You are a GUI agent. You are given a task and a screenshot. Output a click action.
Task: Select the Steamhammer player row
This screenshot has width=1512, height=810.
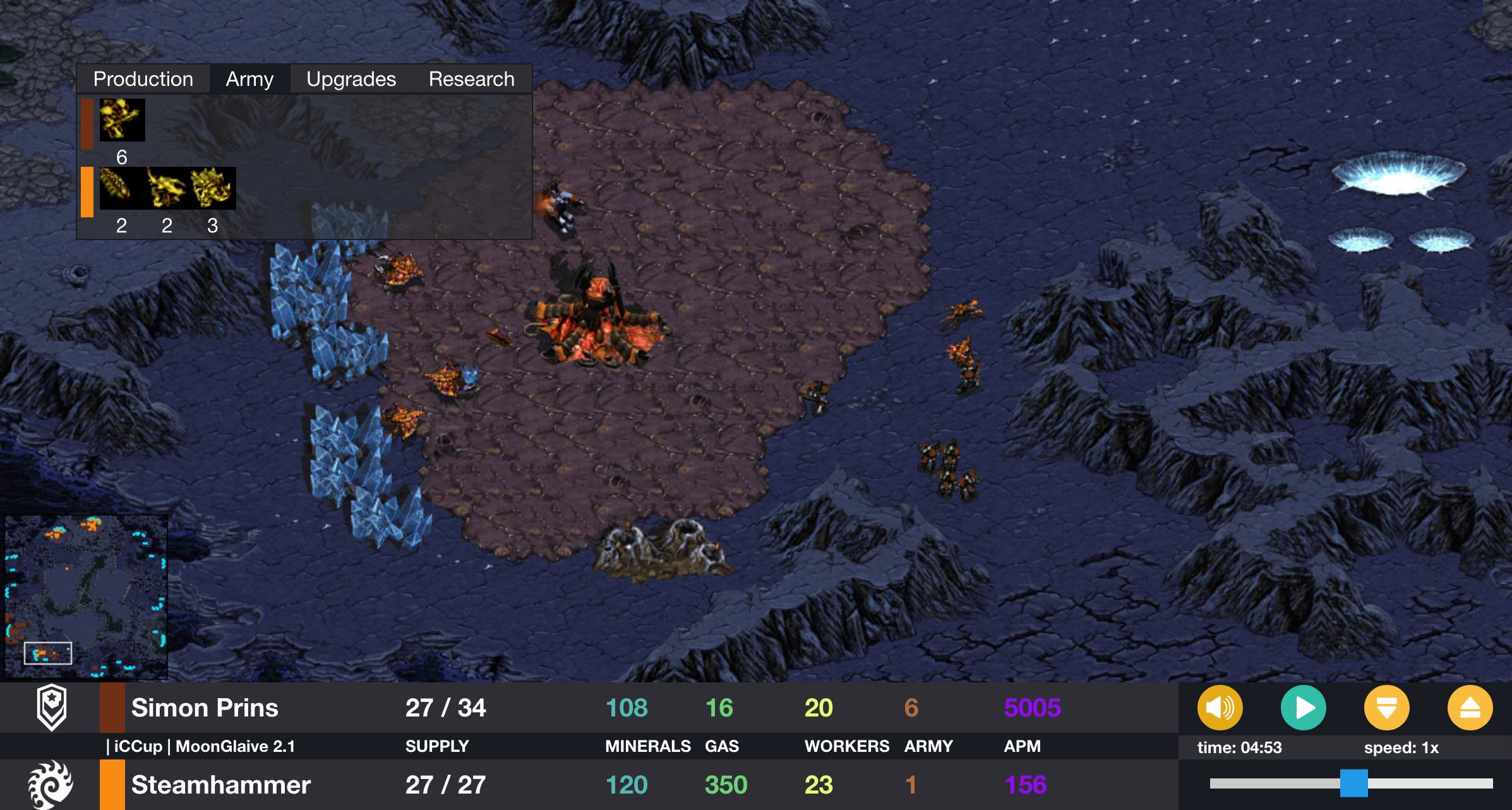point(220,785)
